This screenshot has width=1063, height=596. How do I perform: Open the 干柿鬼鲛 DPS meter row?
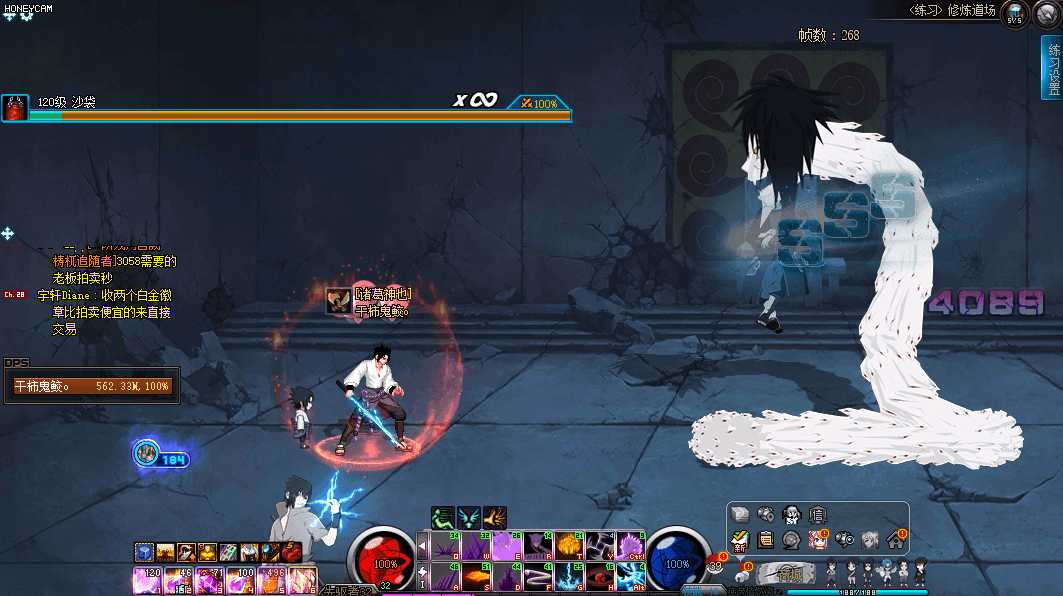(x=90, y=386)
